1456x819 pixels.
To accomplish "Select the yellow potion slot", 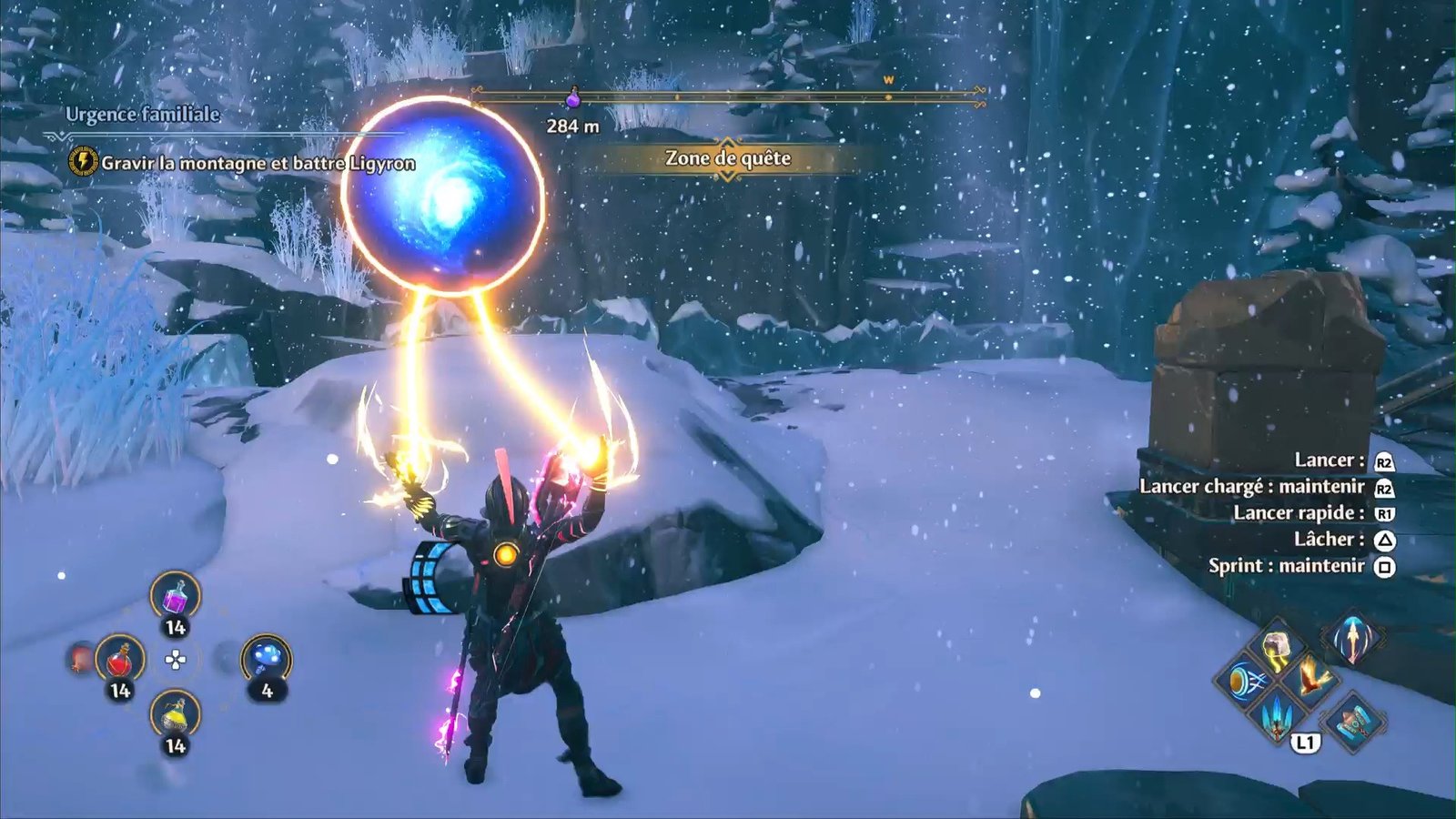I will (x=175, y=715).
